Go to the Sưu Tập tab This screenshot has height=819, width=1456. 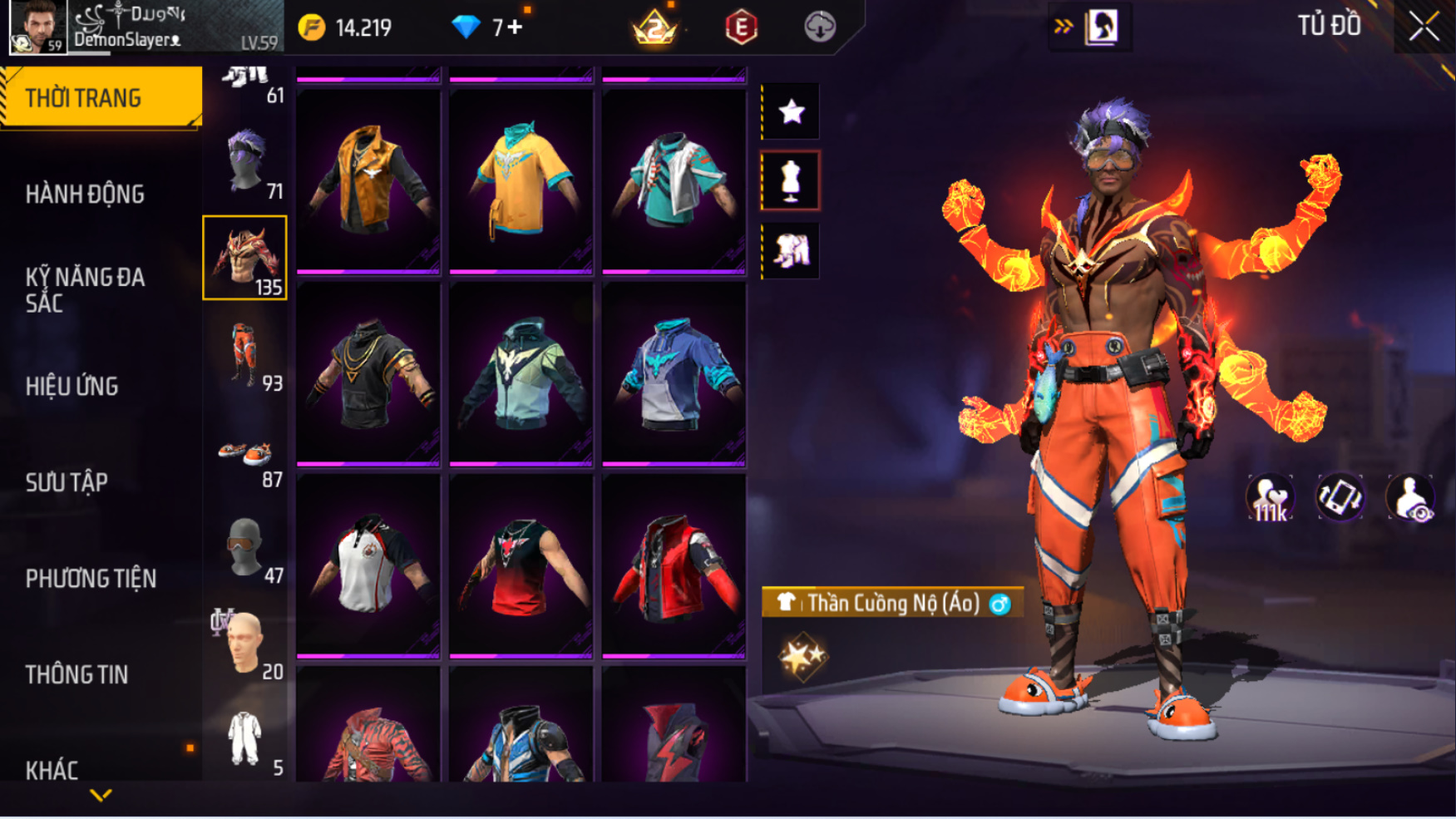point(67,483)
